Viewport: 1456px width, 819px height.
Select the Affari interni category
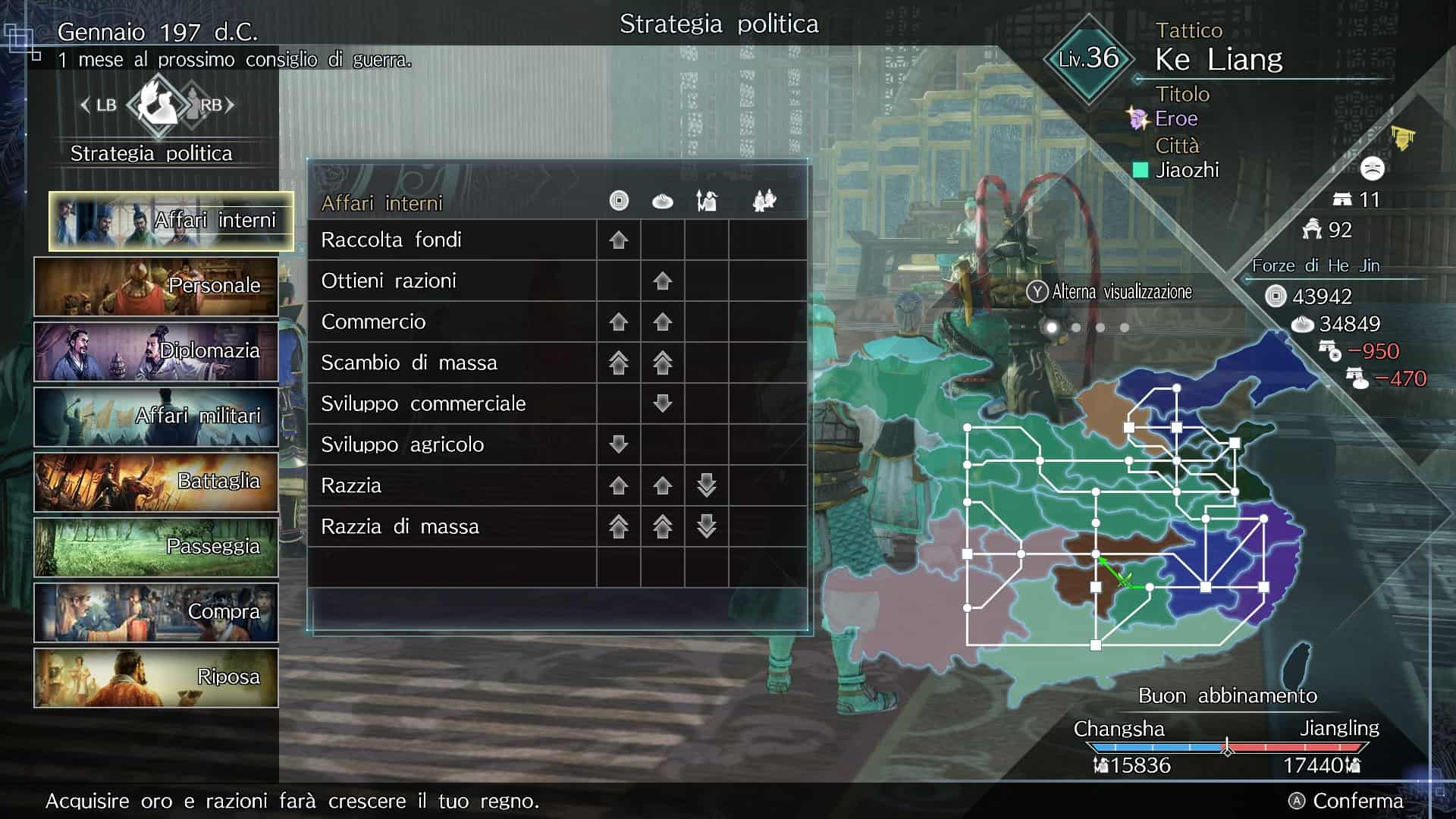171,221
